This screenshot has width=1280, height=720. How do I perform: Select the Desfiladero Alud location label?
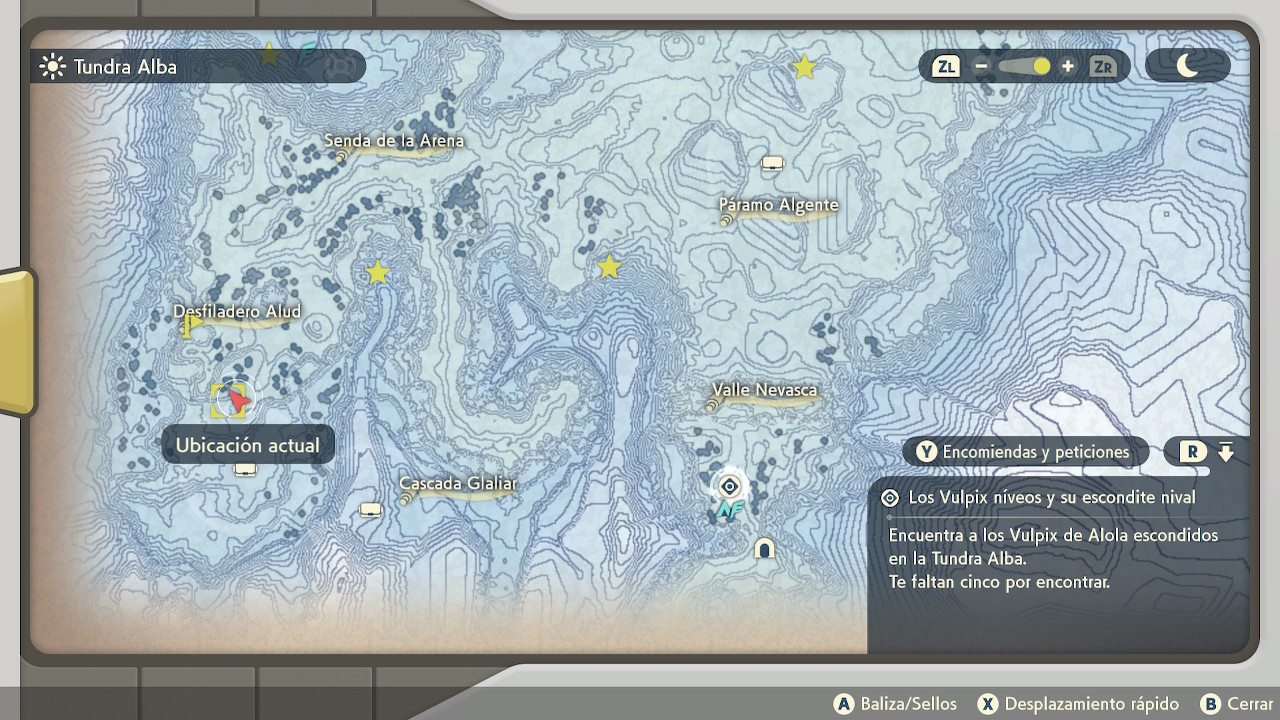point(237,312)
